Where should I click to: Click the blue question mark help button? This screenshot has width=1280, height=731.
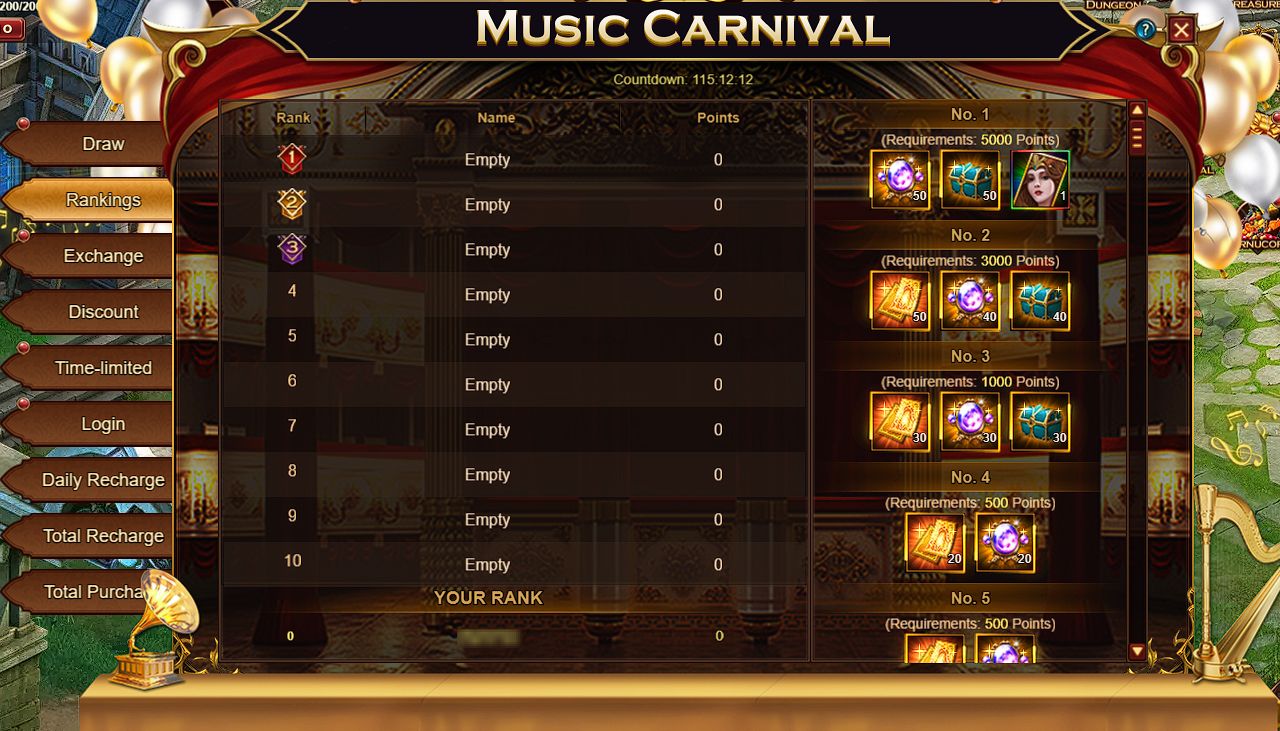[1145, 30]
